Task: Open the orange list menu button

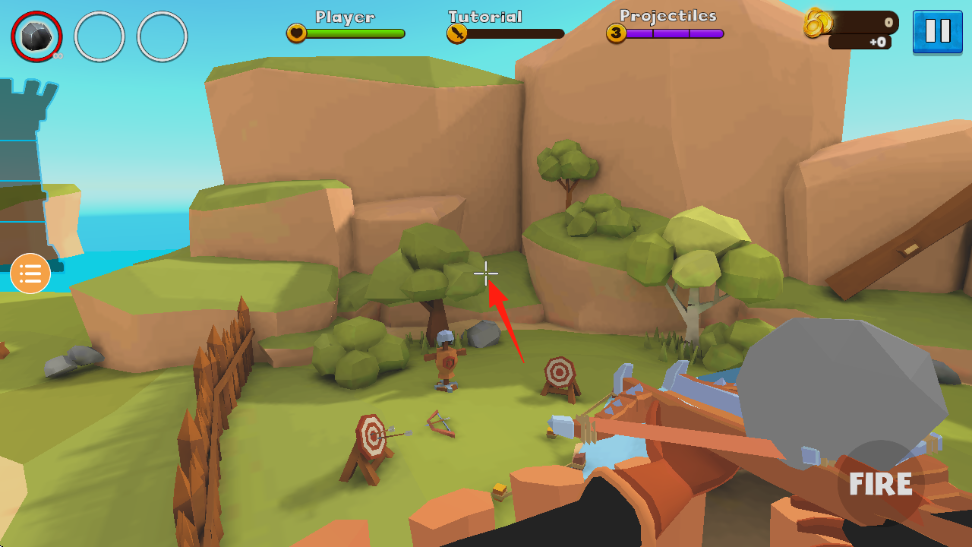Action: tap(30, 273)
